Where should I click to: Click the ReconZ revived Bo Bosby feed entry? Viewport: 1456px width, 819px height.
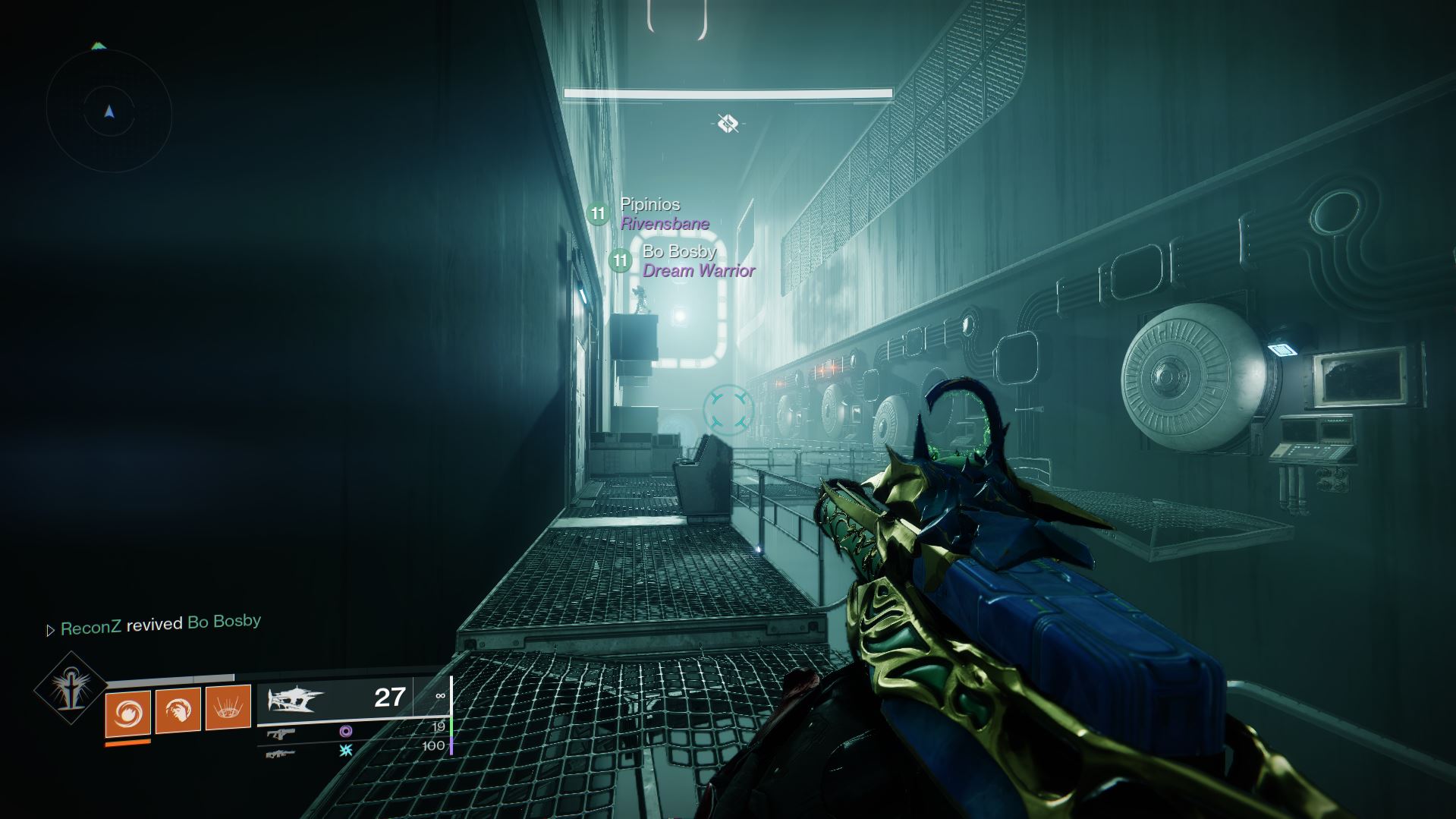click(160, 624)
